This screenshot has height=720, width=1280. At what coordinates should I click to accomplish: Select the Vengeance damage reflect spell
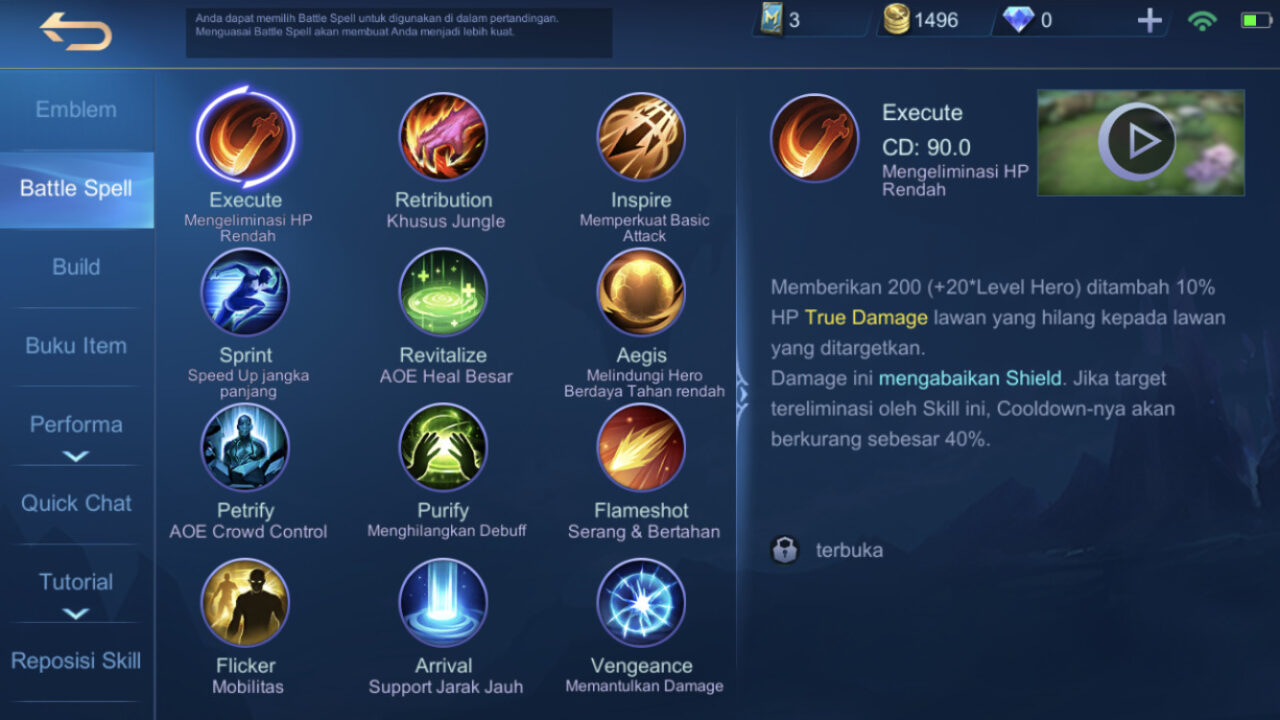pos(641,602)
